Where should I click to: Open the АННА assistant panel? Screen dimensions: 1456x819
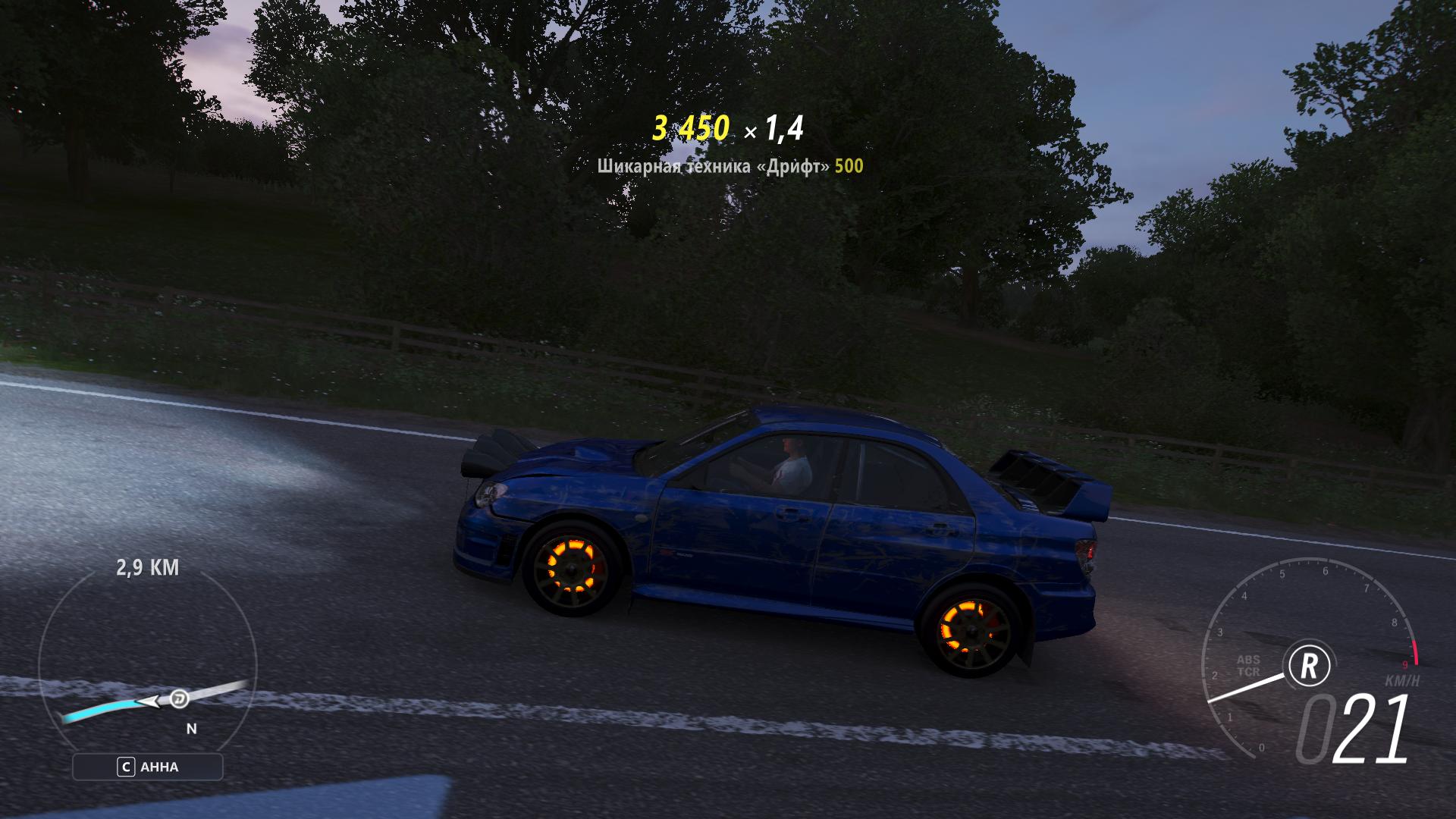coord(148,767)
